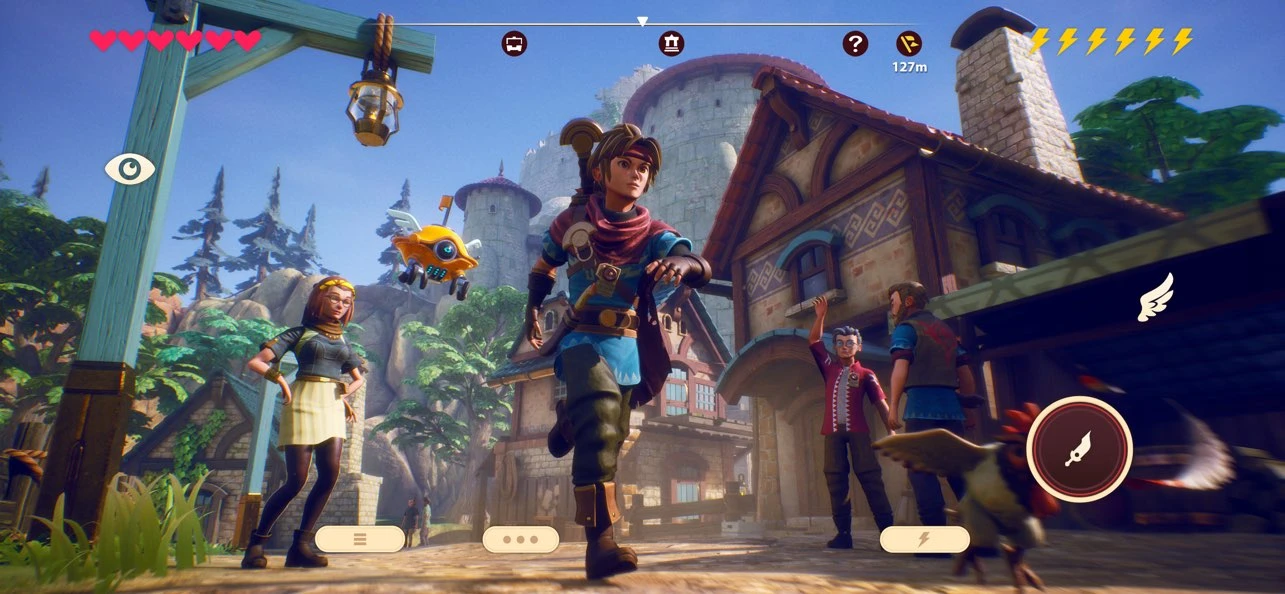Click the shop stall compass marker
1285x594 pixels.
(x=514, y=44)
